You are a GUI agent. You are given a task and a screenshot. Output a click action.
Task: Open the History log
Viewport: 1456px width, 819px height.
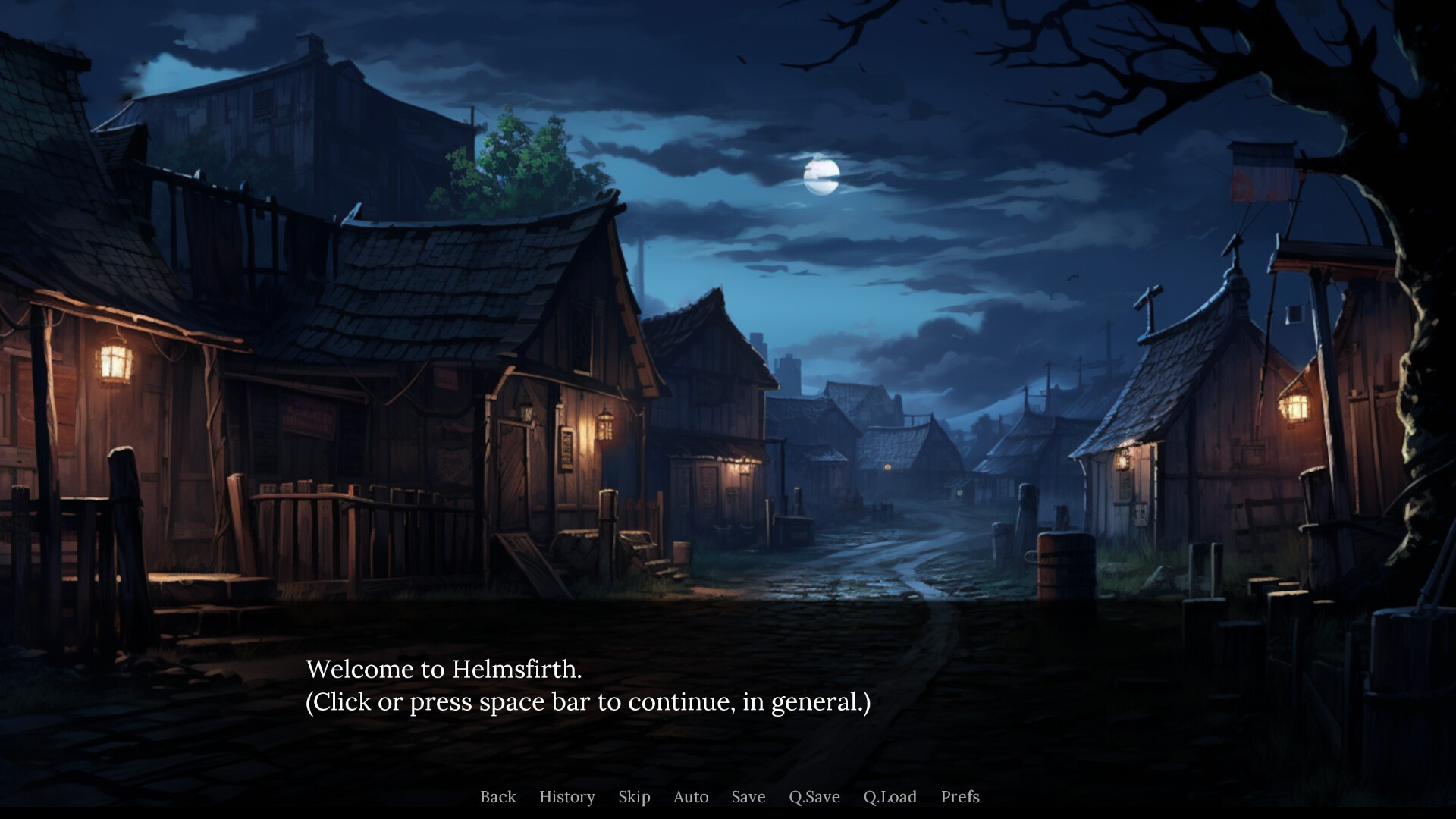[567, 797]
